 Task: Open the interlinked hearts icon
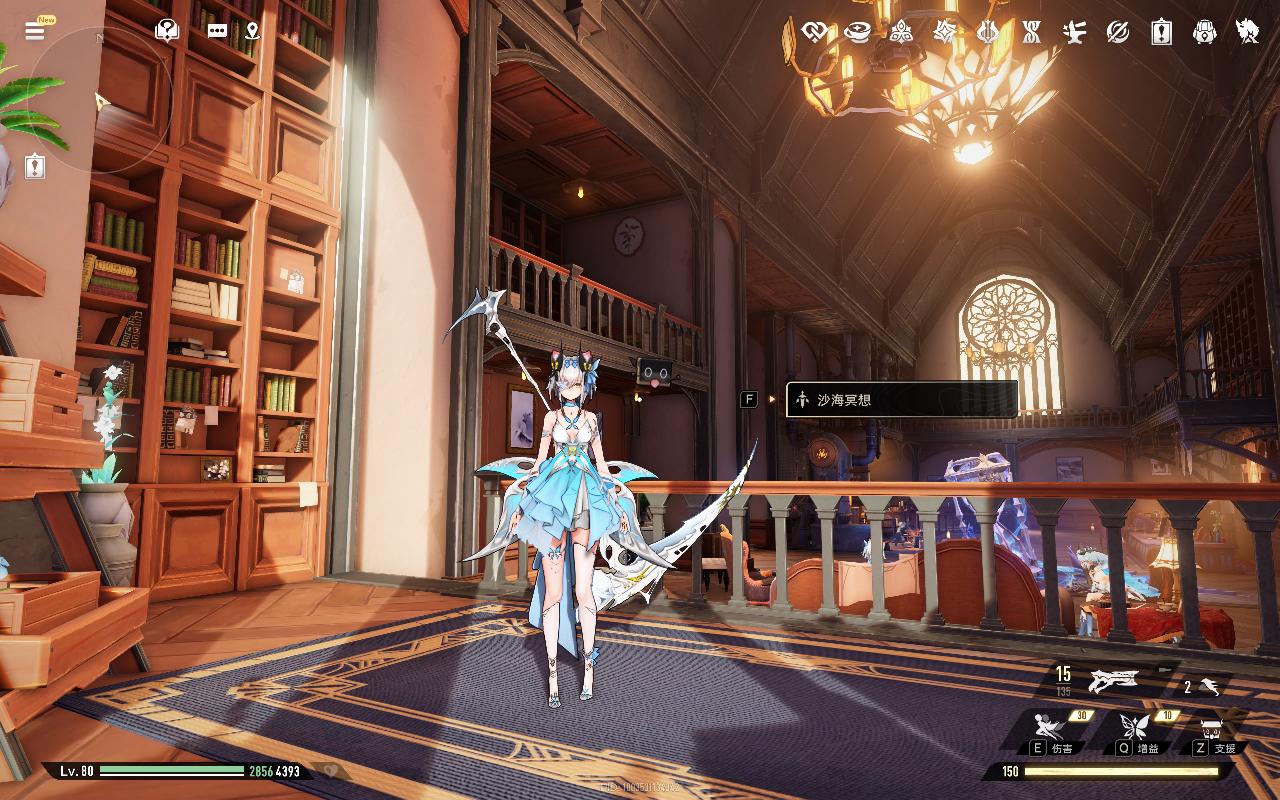tap(814, 32)
